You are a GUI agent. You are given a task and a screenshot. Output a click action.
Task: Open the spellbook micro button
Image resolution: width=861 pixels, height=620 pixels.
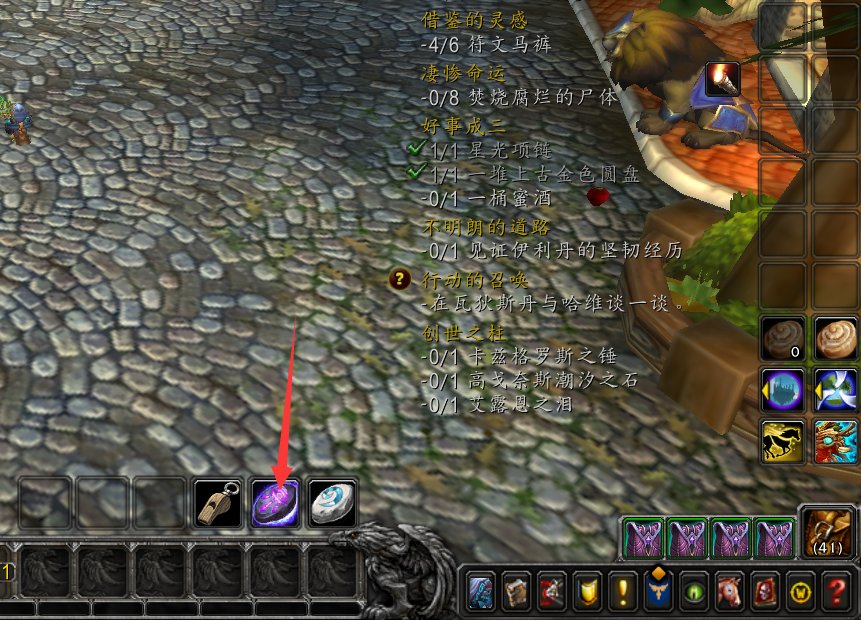(x=516, y=591)
